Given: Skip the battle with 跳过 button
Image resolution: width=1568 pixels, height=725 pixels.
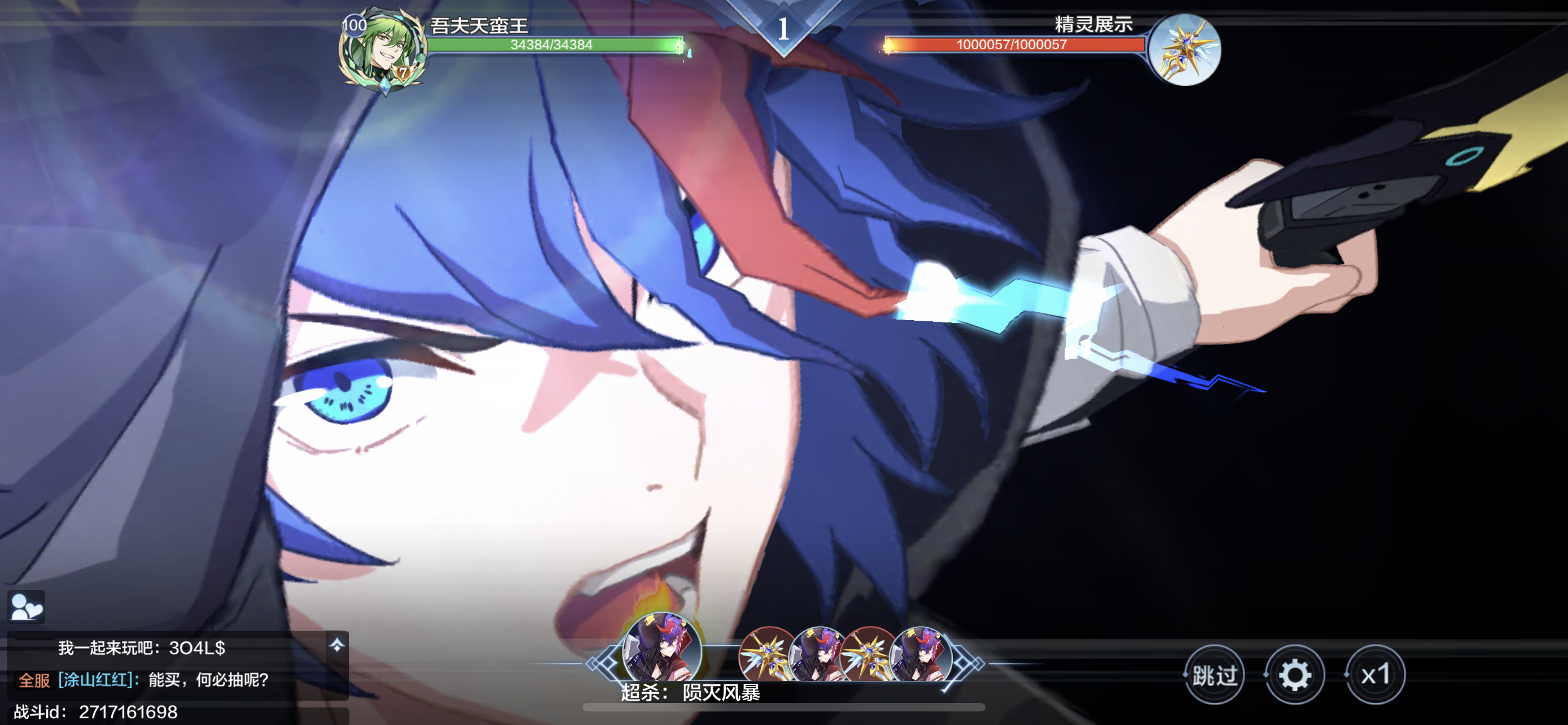Looking at the screenshot, I should [1214, 675].
